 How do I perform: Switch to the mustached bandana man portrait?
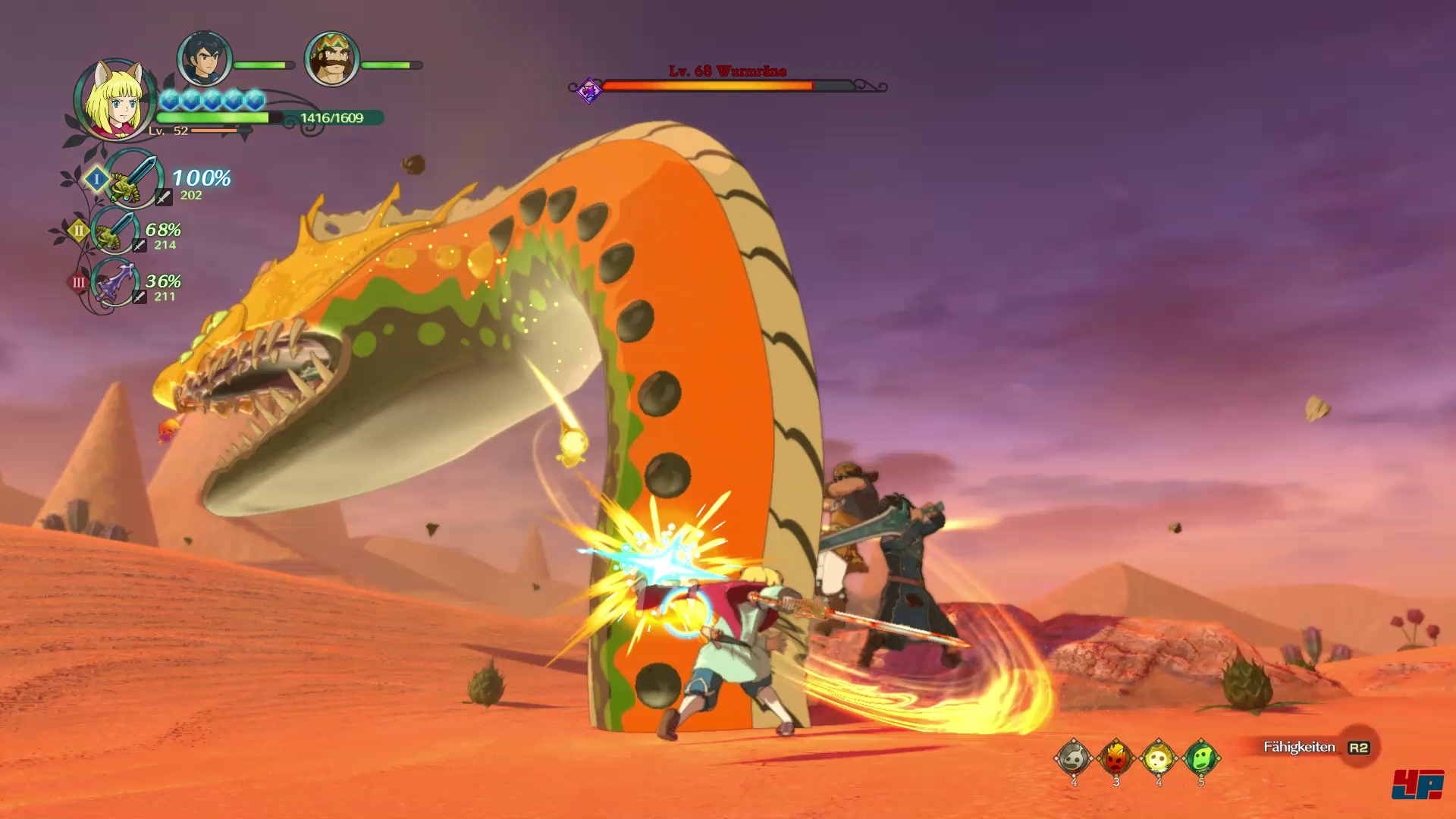331,59
